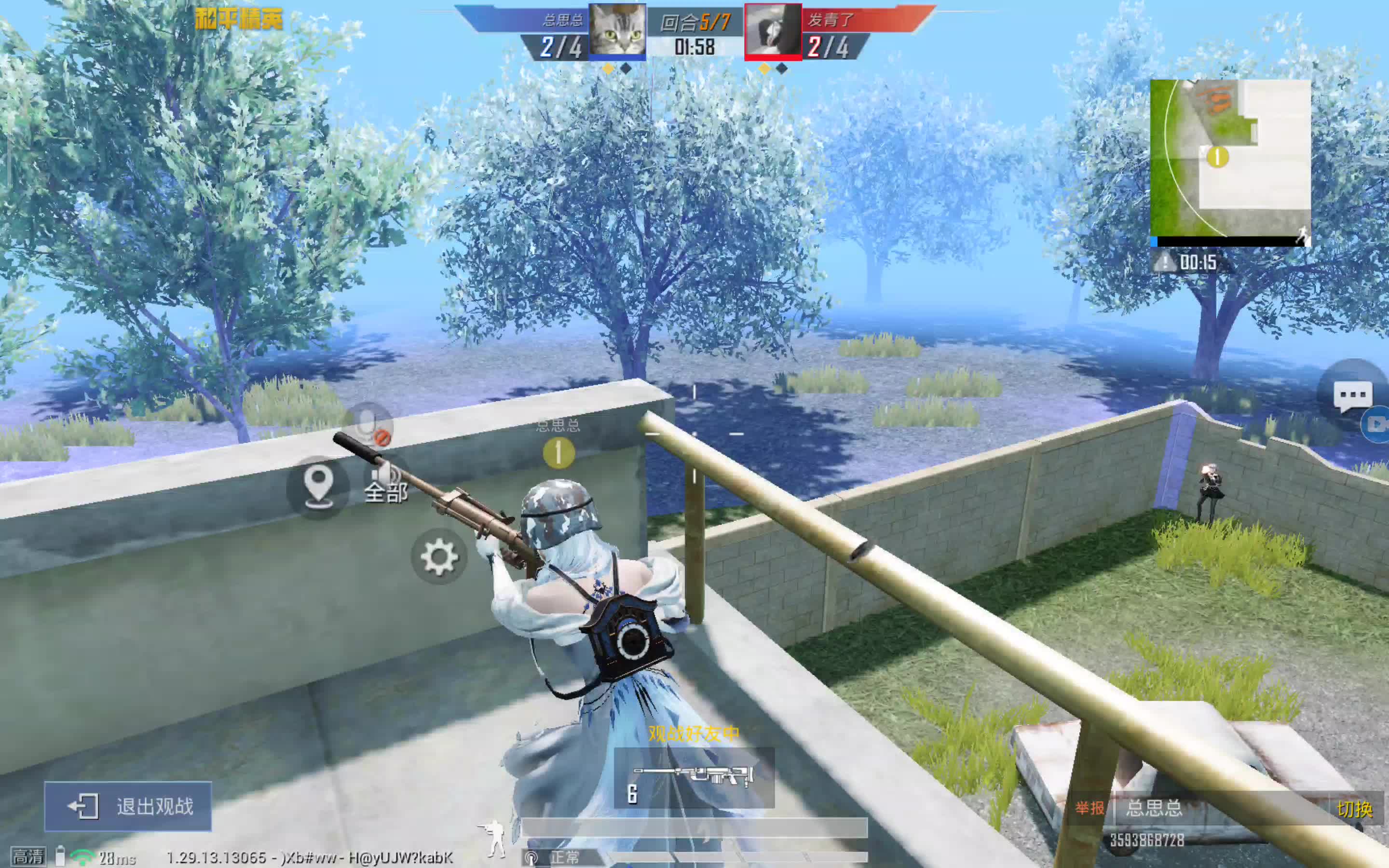Click the standing posture icon
Viewport: 1389px width, 868px height.
[x=493, y=838]
